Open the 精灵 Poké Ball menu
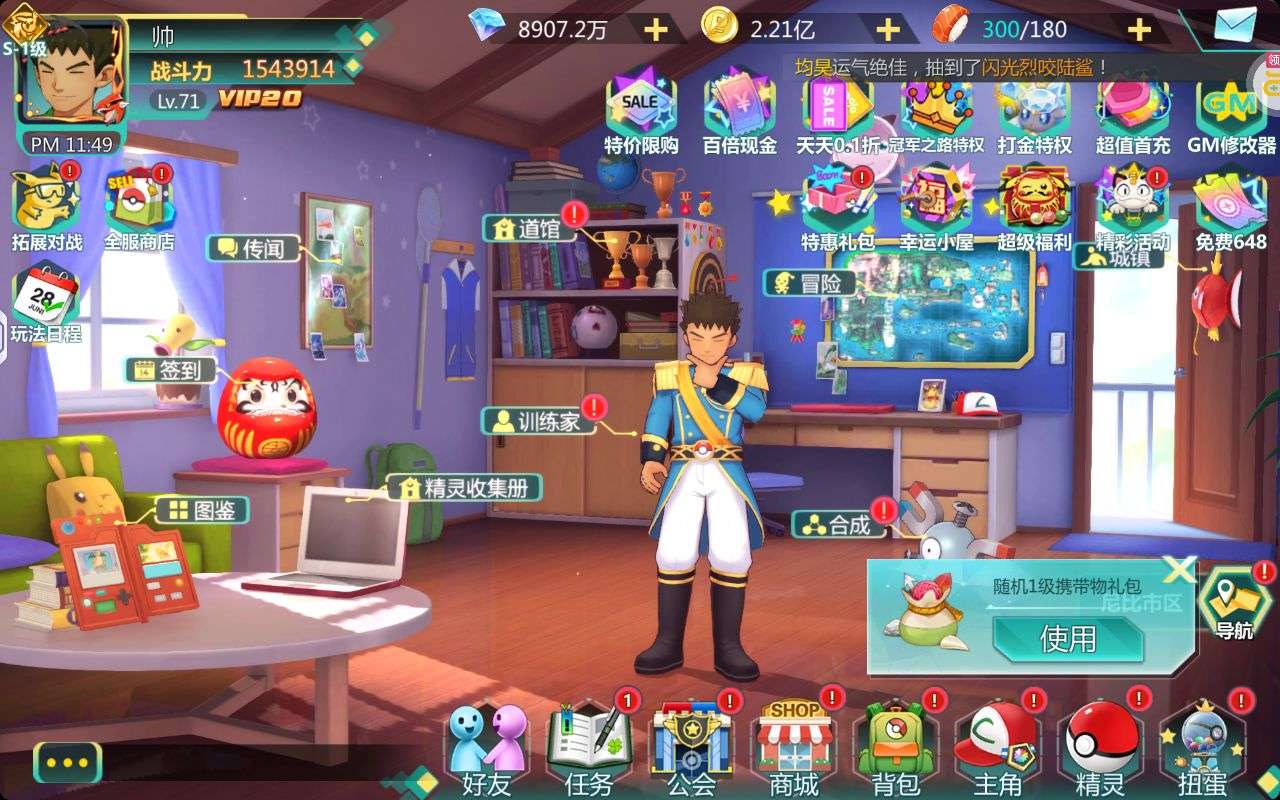The height and width of the screenshot is (800, 1280). [x=1100, y=745]
